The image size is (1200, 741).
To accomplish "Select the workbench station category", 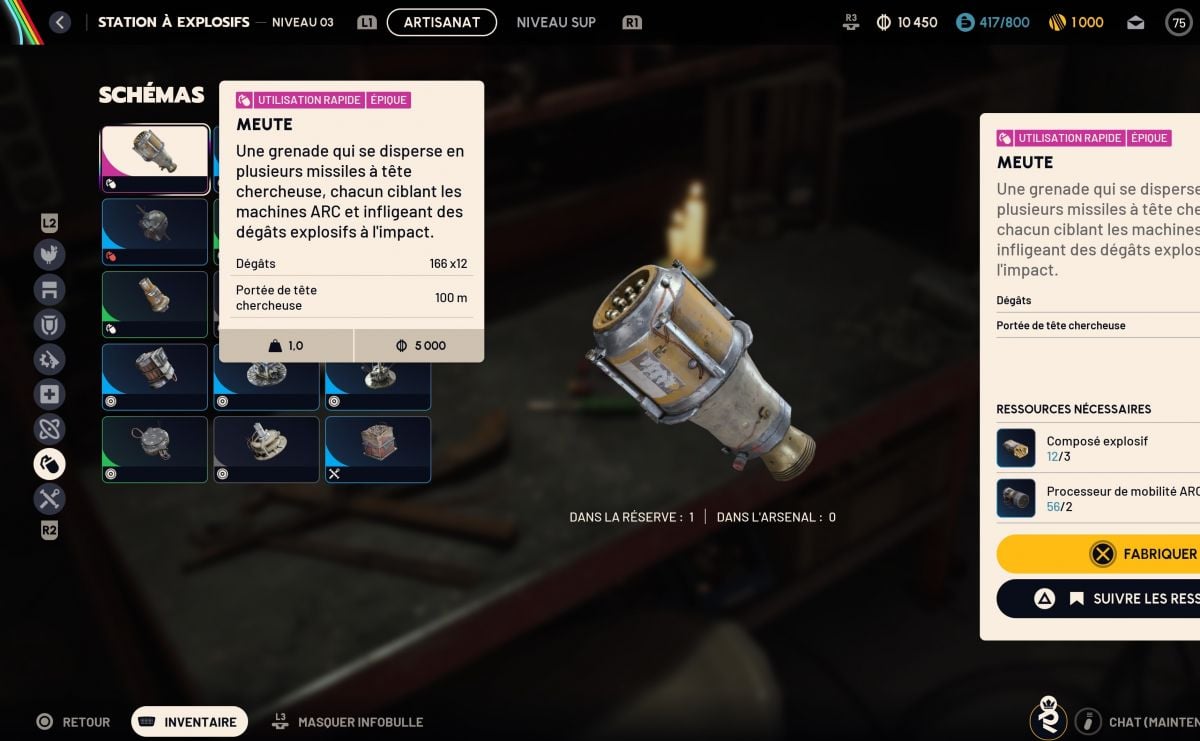I will [49, 290].
